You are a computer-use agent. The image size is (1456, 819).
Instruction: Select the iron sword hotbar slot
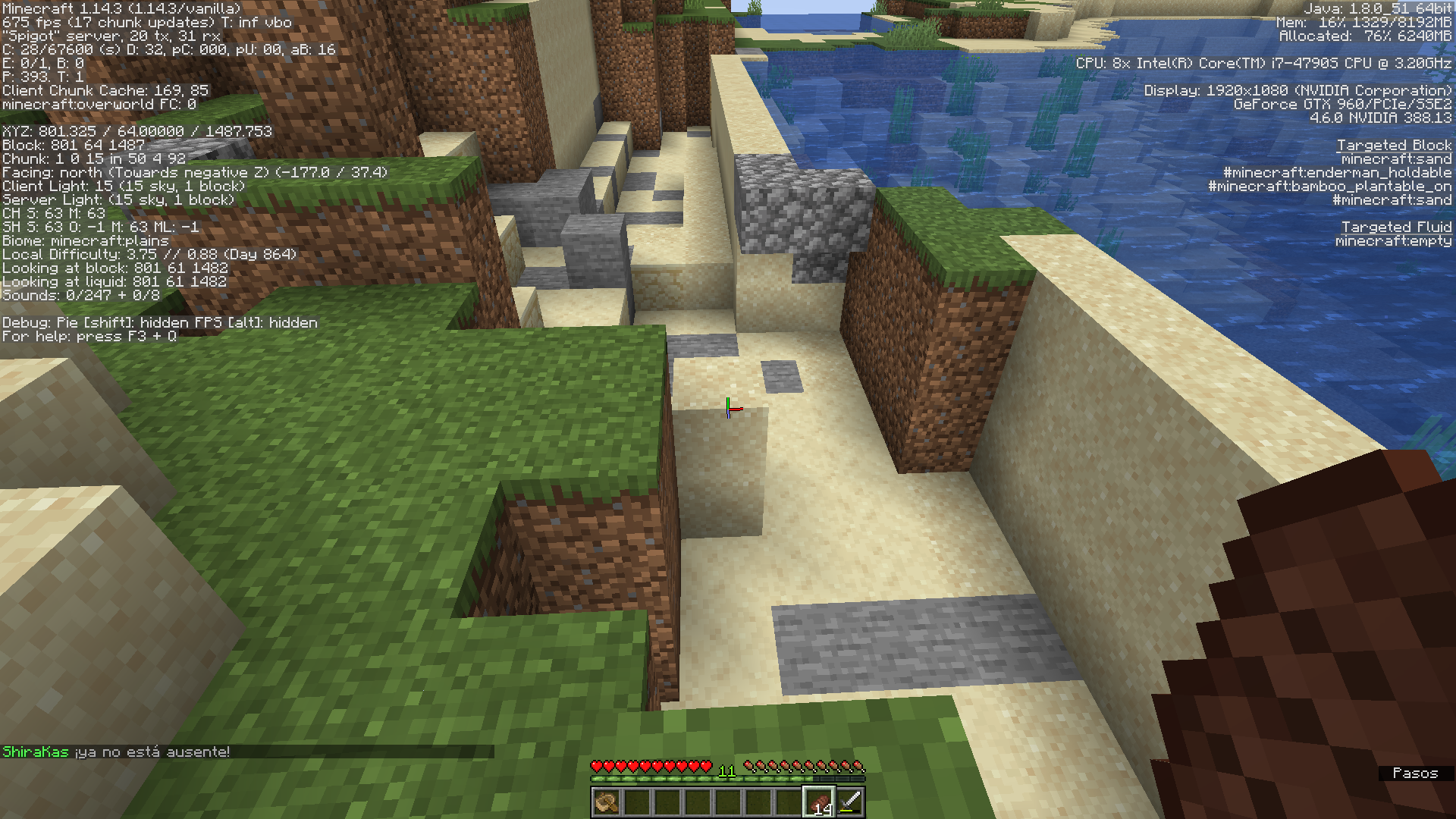[850, 802]
